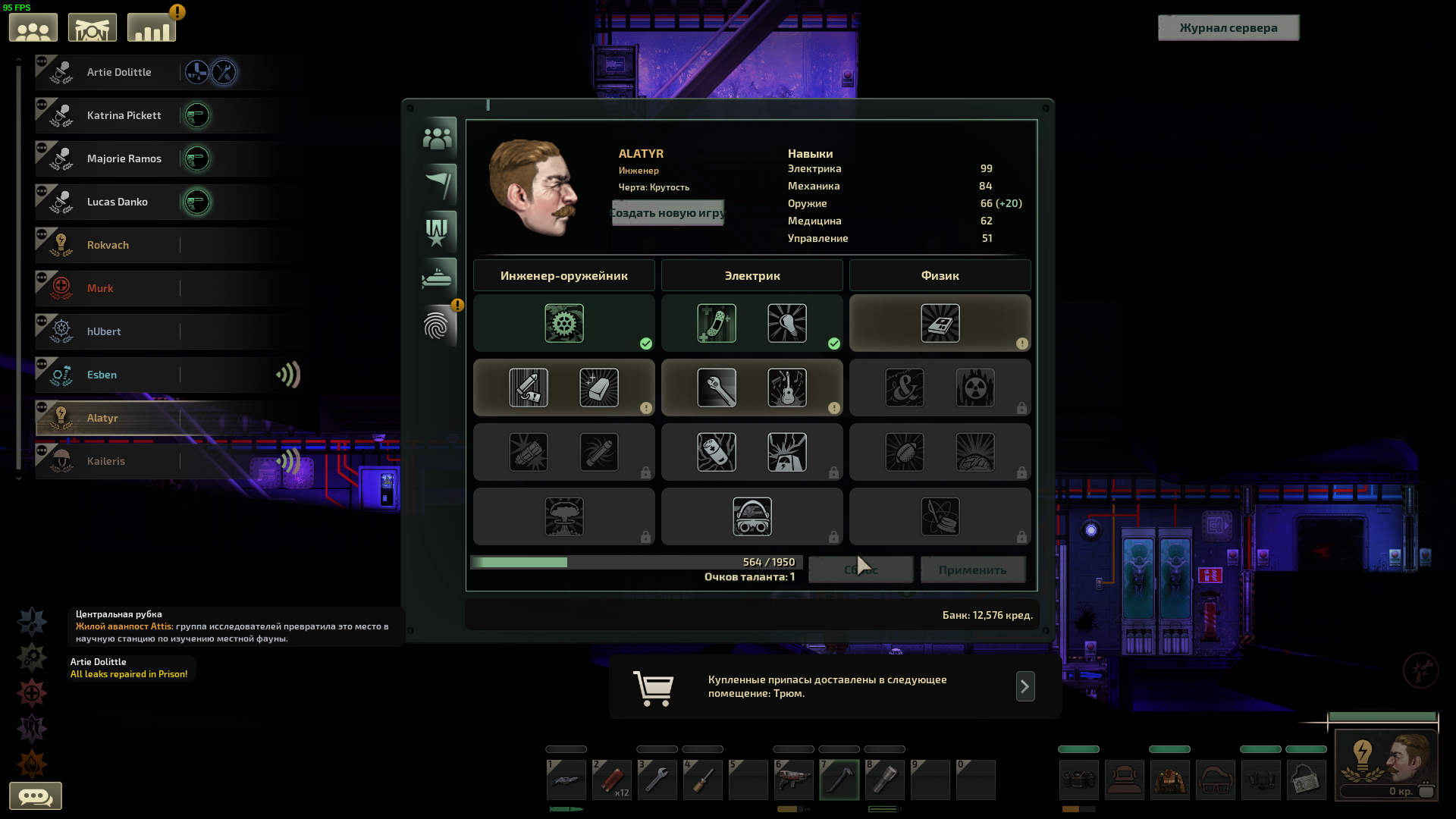Choose the Физик talent tree header
The height and width of the screenshot is (819, 1456).
coord(940,275)
